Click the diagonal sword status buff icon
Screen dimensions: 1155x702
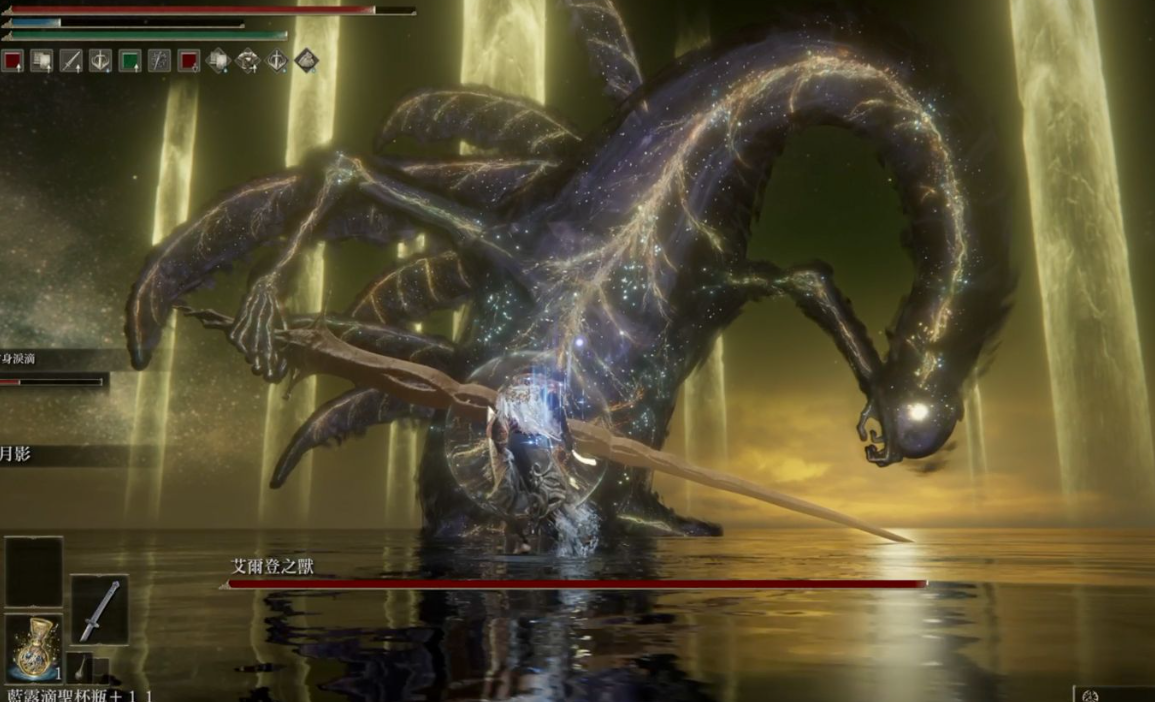(70, 61)
